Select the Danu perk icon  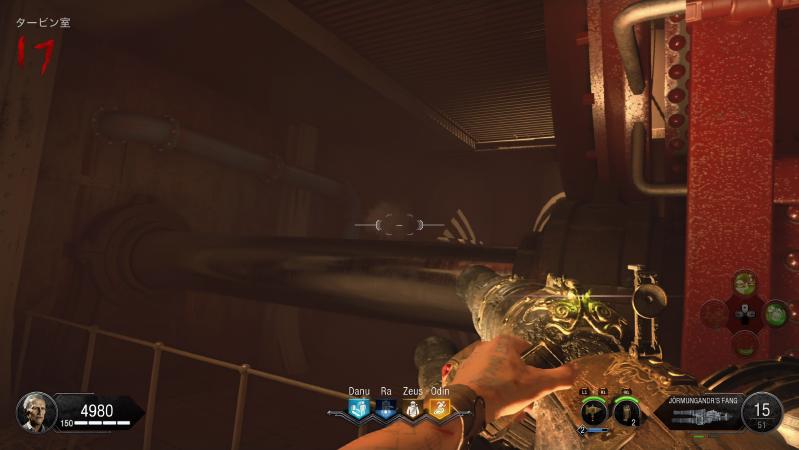pyautogui.click(x=359, y=409)
